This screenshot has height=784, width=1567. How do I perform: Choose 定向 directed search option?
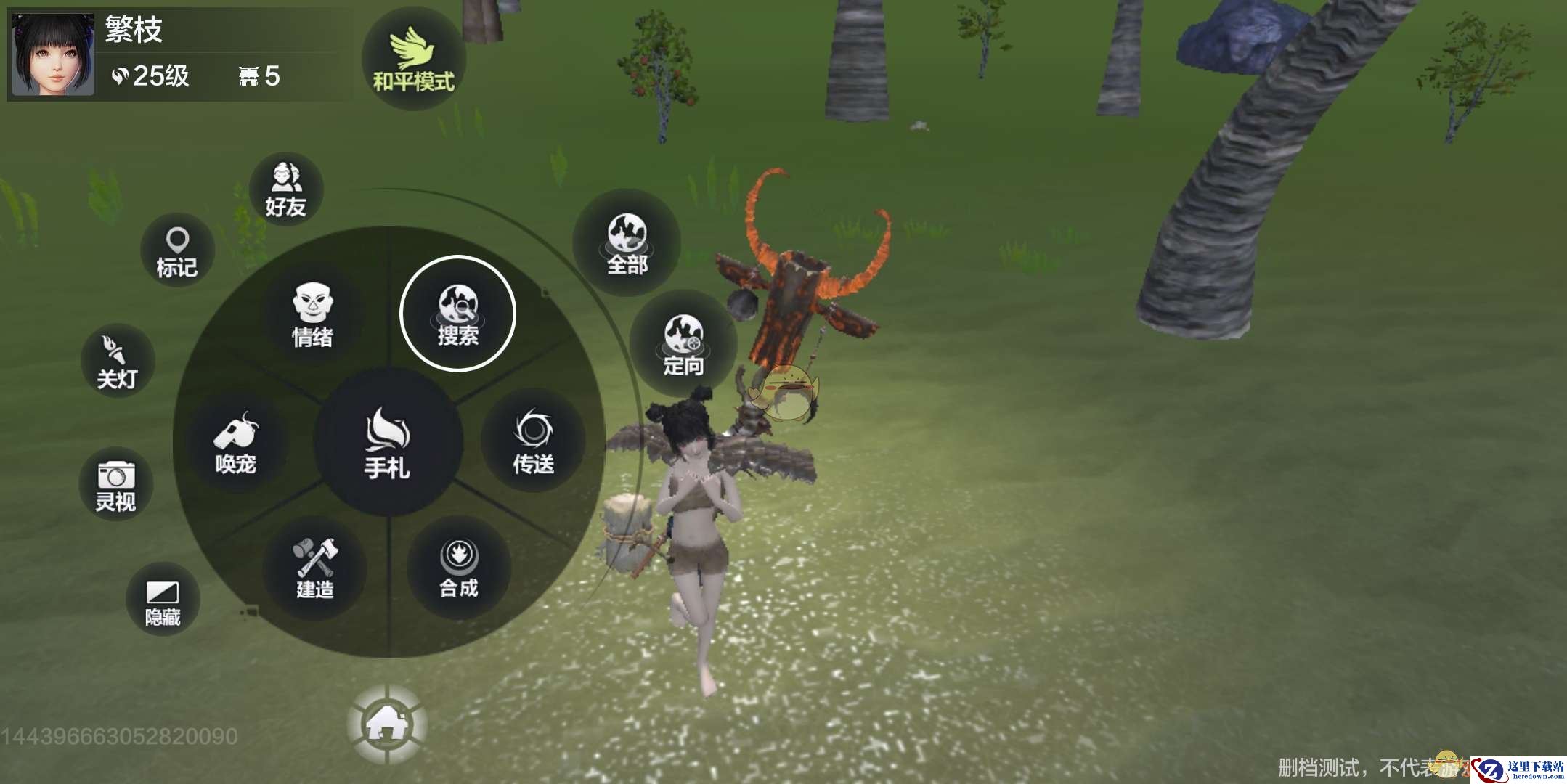pyautogui.click(x=683, y=343)
